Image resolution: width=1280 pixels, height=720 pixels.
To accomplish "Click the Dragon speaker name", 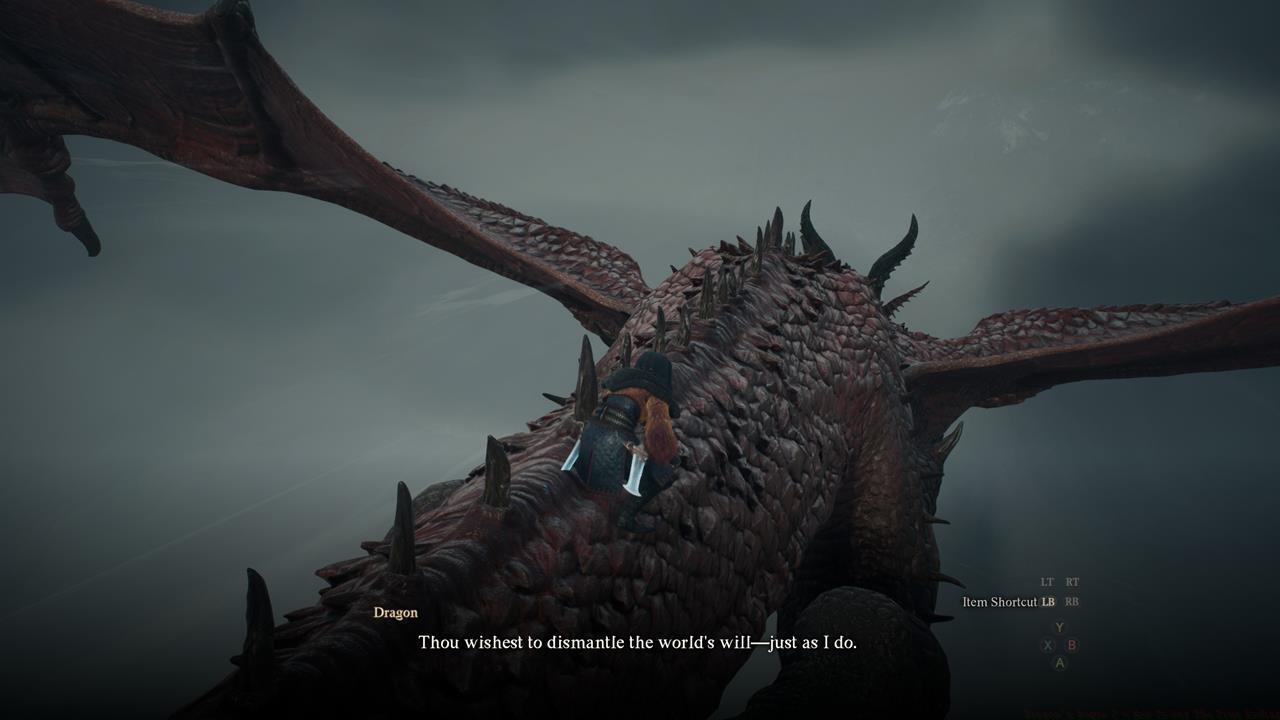I will point(395,612).
